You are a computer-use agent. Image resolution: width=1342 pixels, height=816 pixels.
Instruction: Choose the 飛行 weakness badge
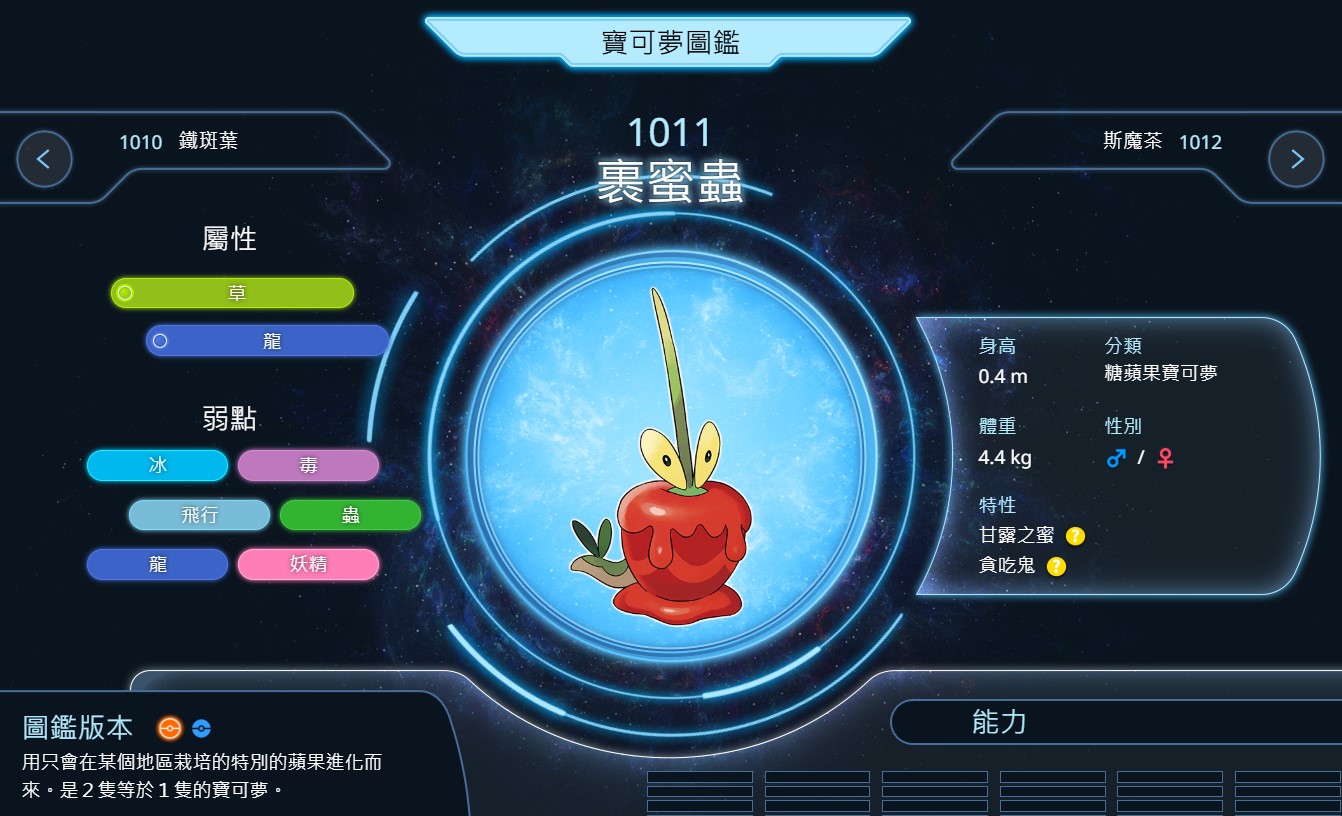tap(199, 515)
